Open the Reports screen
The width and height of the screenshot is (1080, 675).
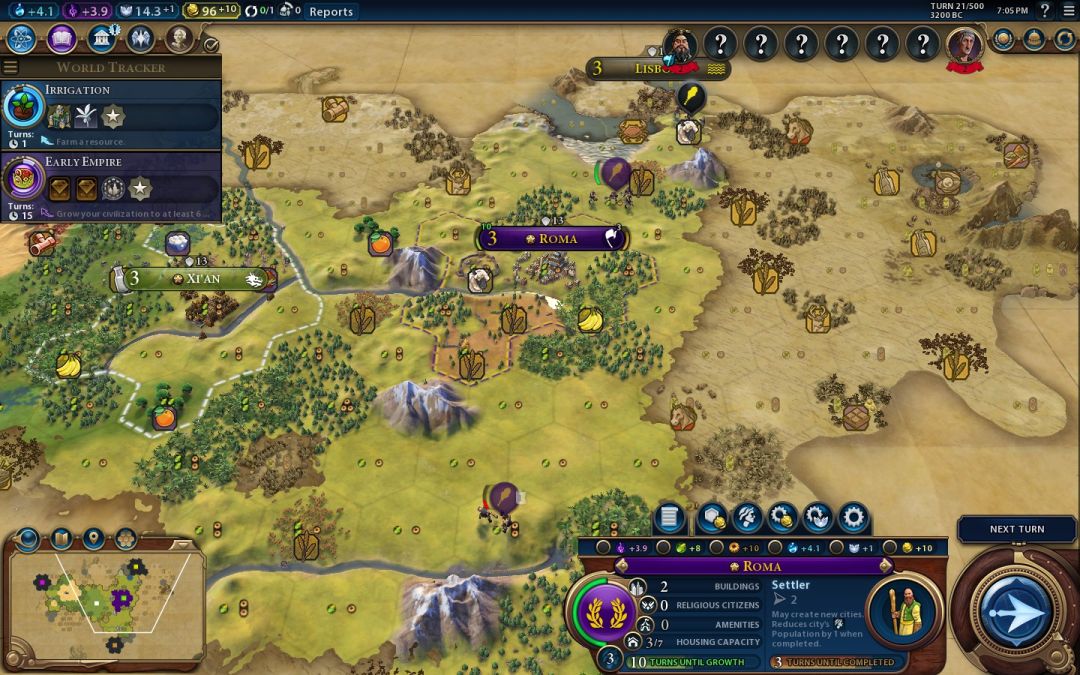pos(331,11)
